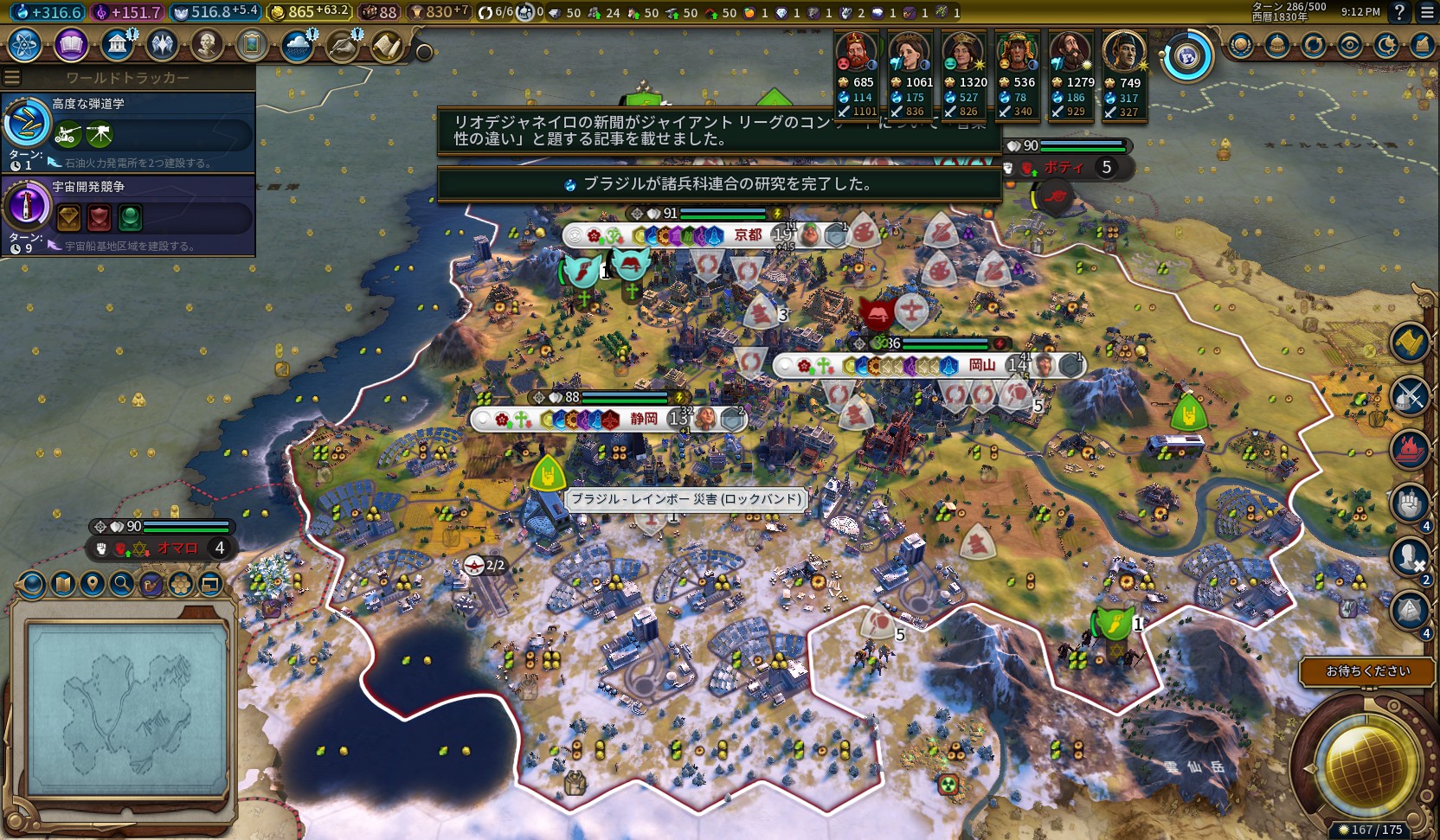Open the civics tree book icon
The width and height of the screenshot is (1440, 840).
click(x=71, y=44)
